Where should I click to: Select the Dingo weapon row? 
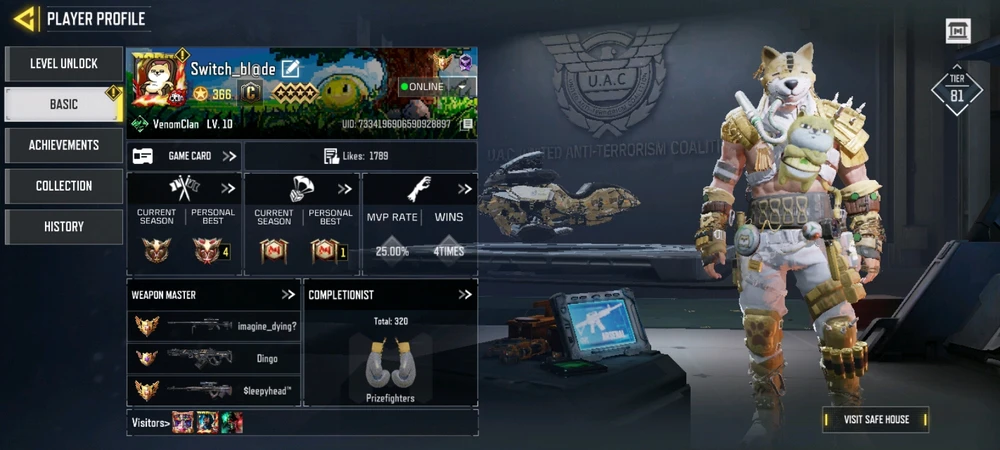point(215,358)
